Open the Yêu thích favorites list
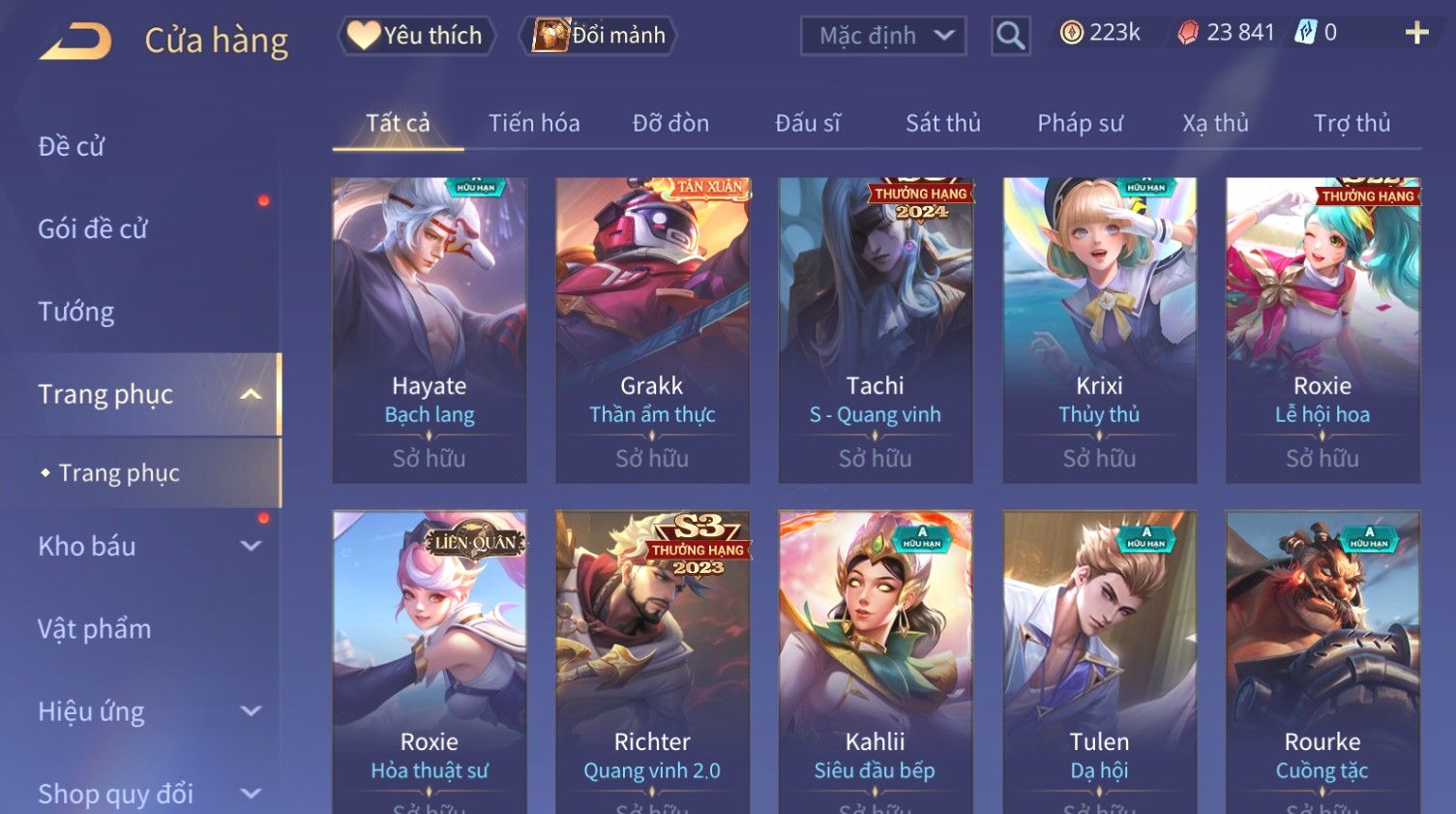The image size is (1456, 814). [x=417, y=36]
